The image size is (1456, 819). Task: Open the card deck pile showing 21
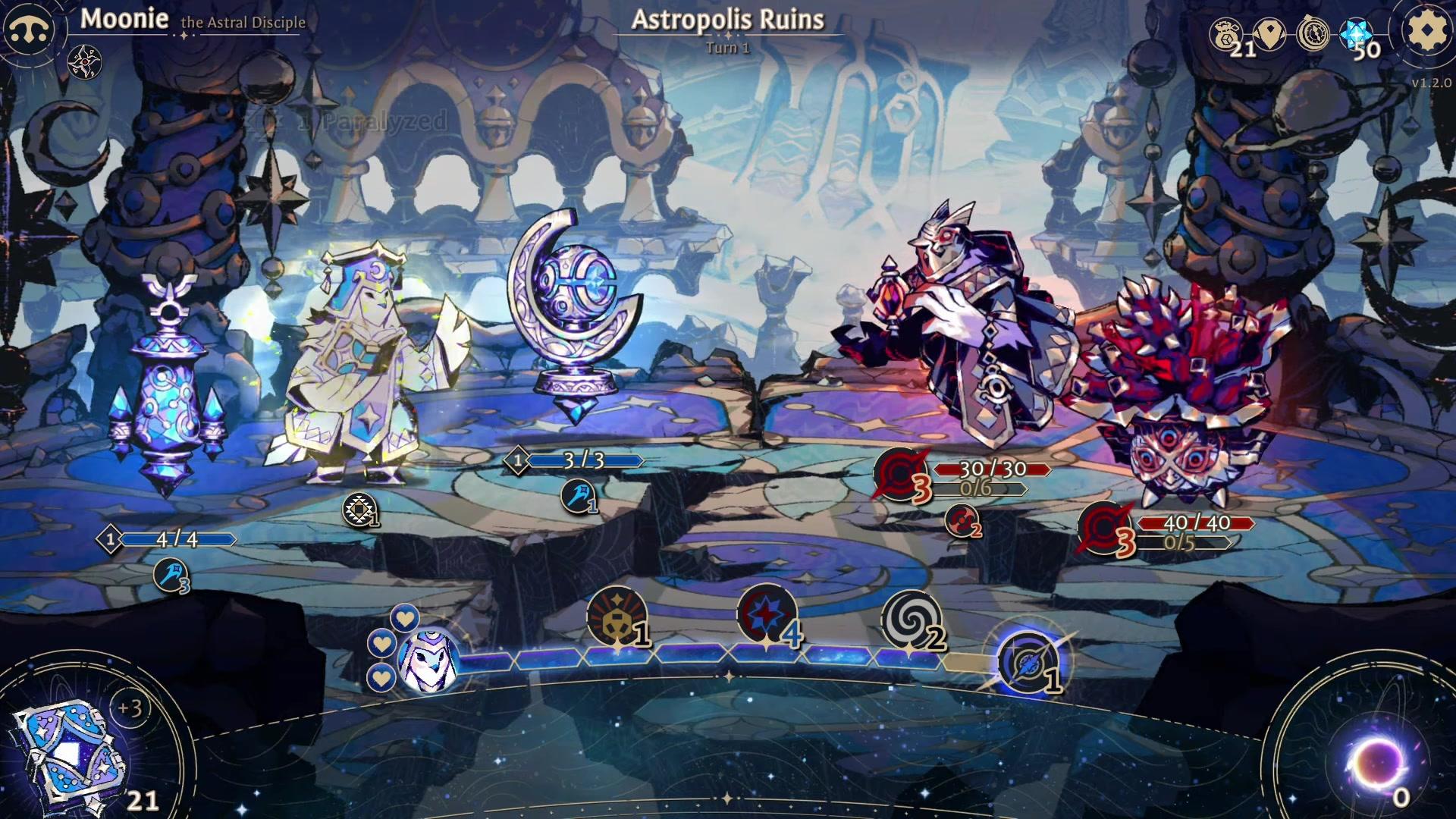coord(72,753)
